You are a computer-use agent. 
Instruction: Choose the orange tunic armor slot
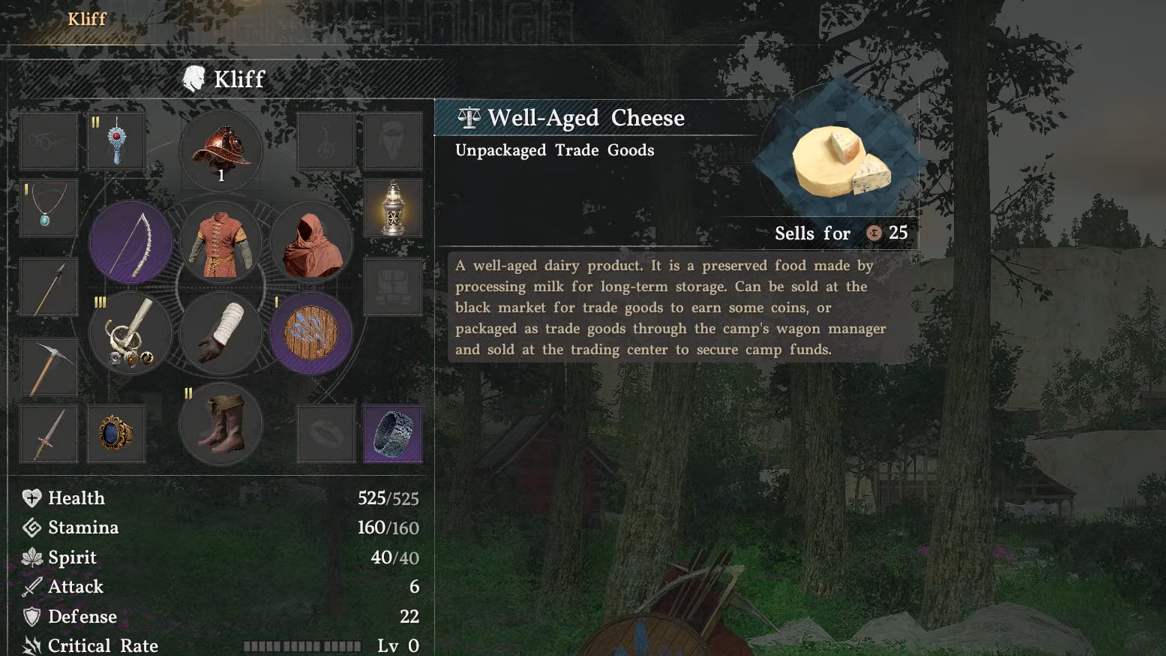[221, 243]
